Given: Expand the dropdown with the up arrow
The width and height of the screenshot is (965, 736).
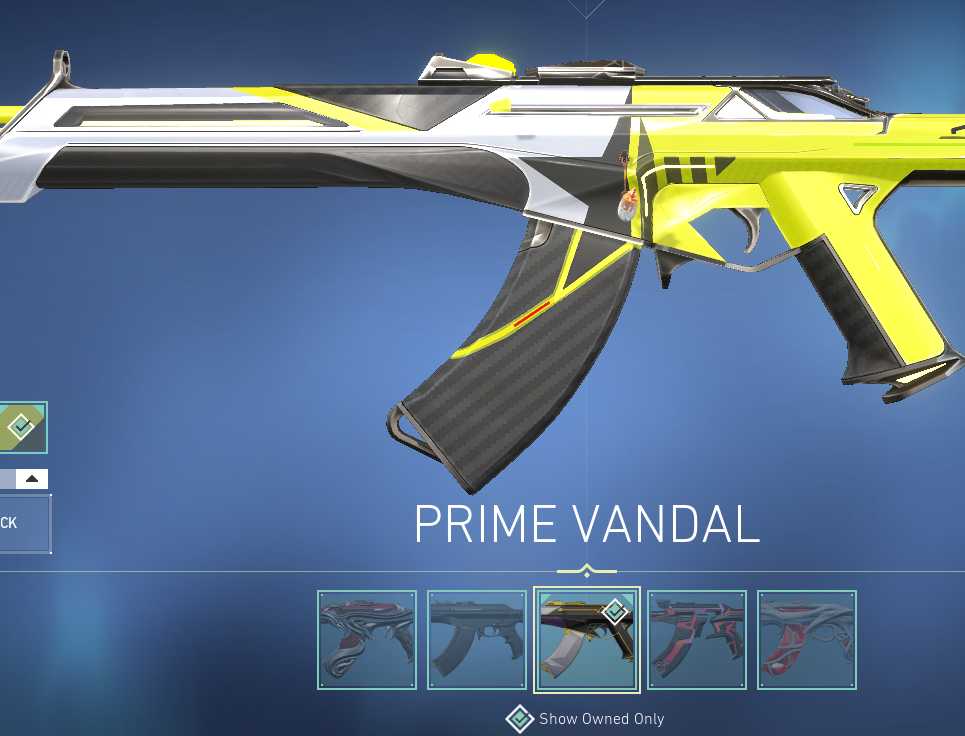Looking at the screenshot, I should coord(31,479).
